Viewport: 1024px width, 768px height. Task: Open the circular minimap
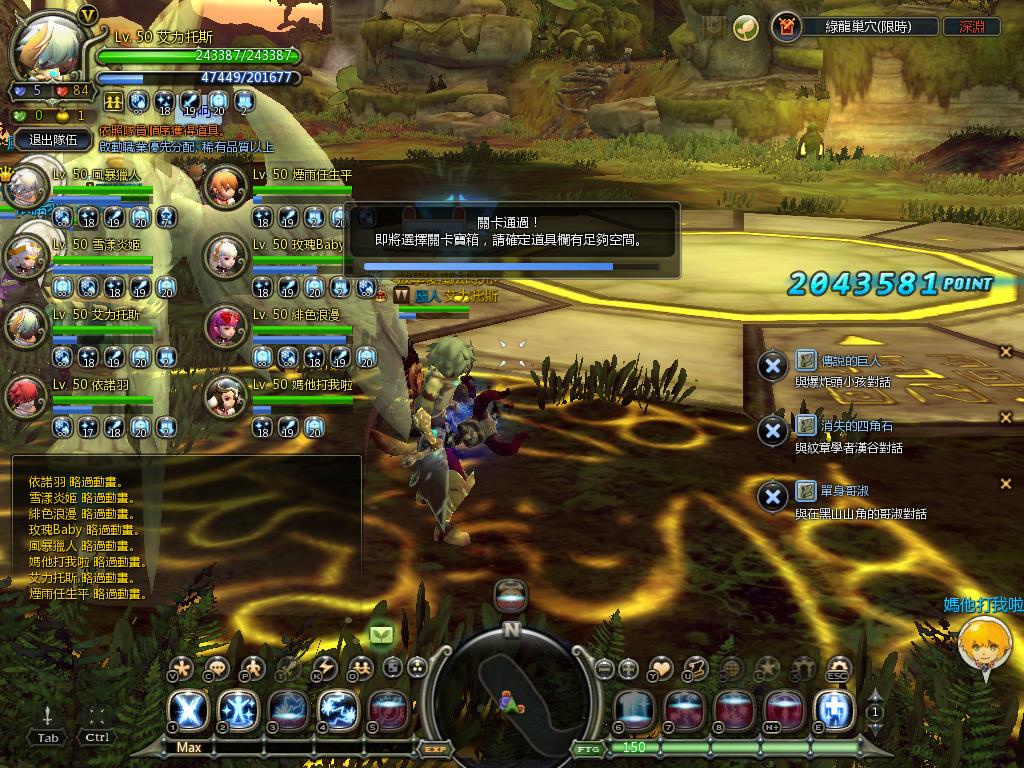[x=511, y=689]
